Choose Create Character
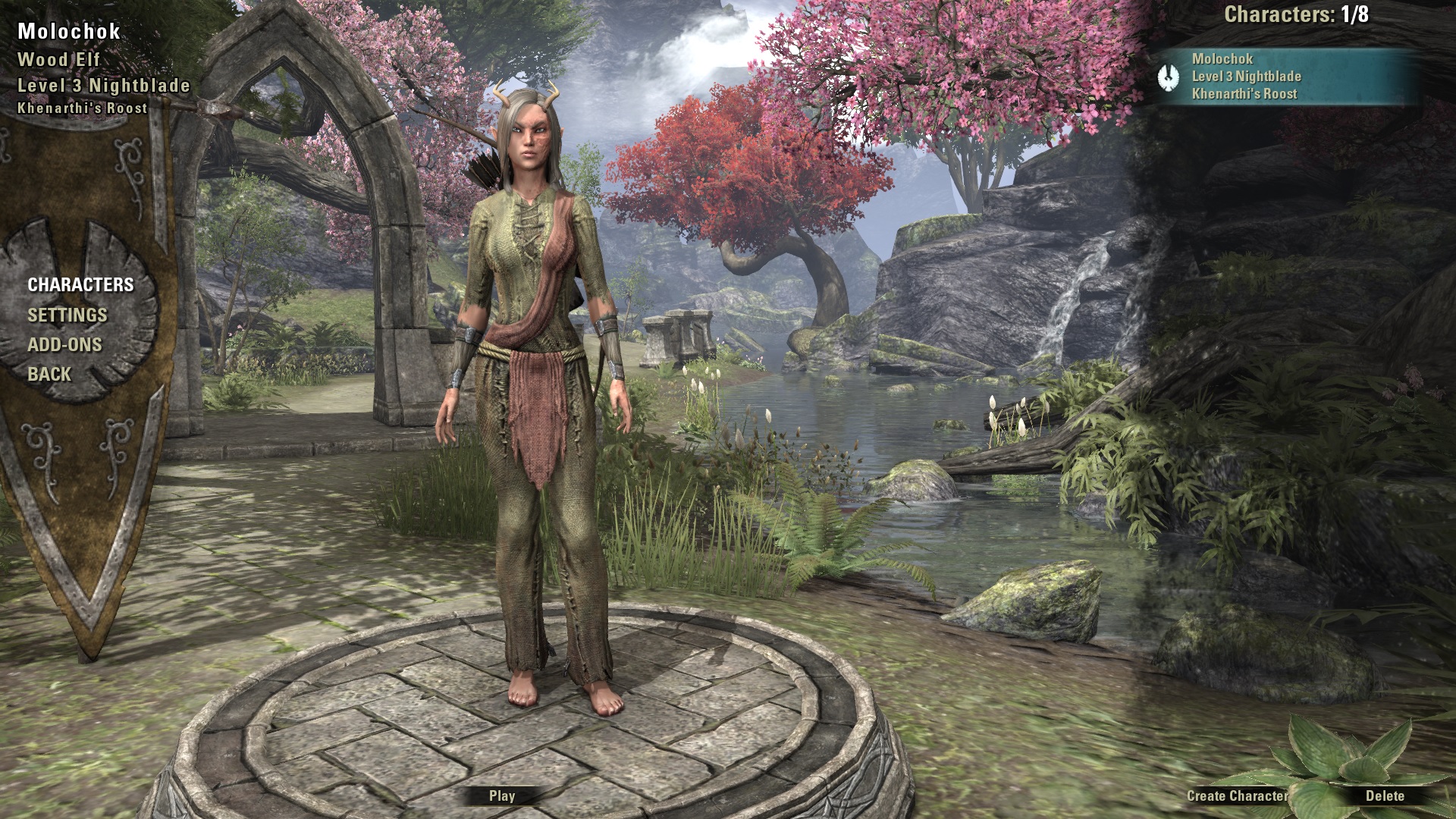This screenshot has height=819, width=1456. (1237, 795)
